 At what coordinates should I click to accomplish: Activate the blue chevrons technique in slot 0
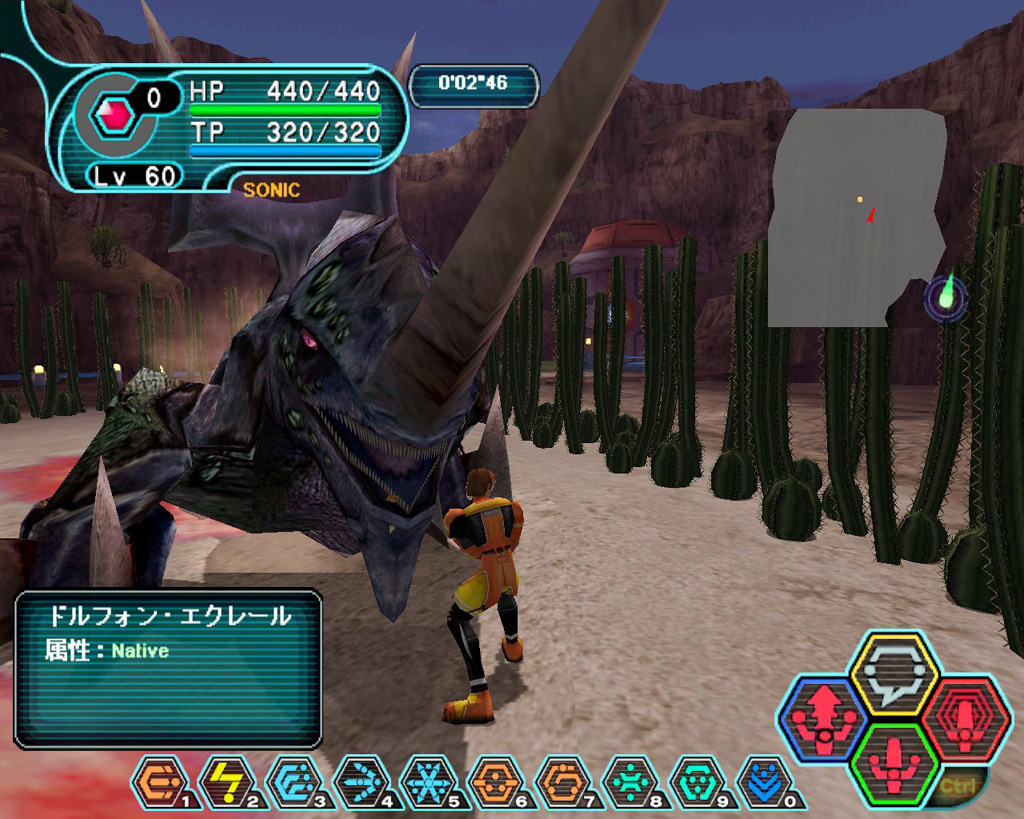tap(763, 782)
